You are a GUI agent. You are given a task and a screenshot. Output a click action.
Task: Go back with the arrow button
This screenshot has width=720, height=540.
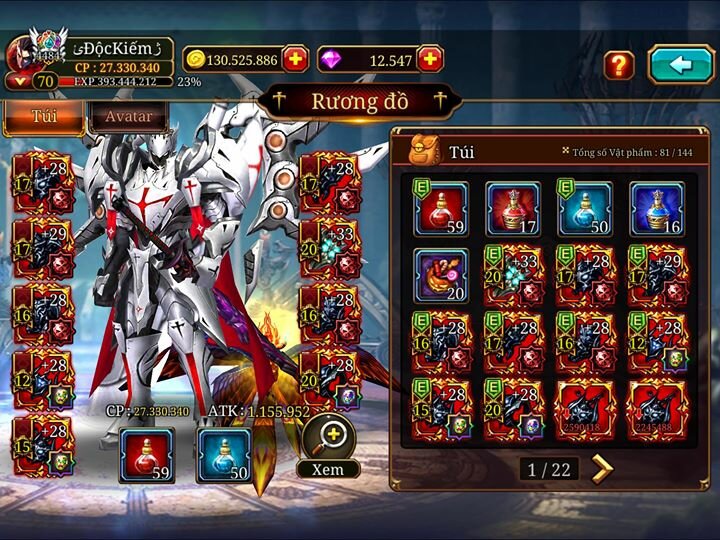(x=680, y=64)
